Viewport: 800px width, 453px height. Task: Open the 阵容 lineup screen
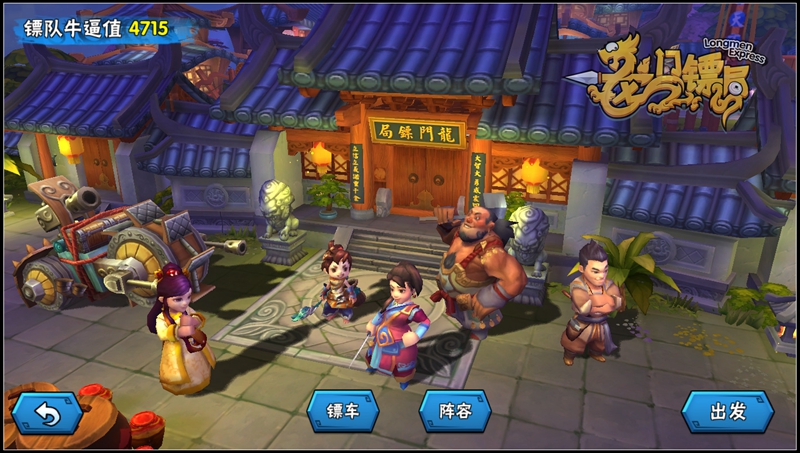455,410
